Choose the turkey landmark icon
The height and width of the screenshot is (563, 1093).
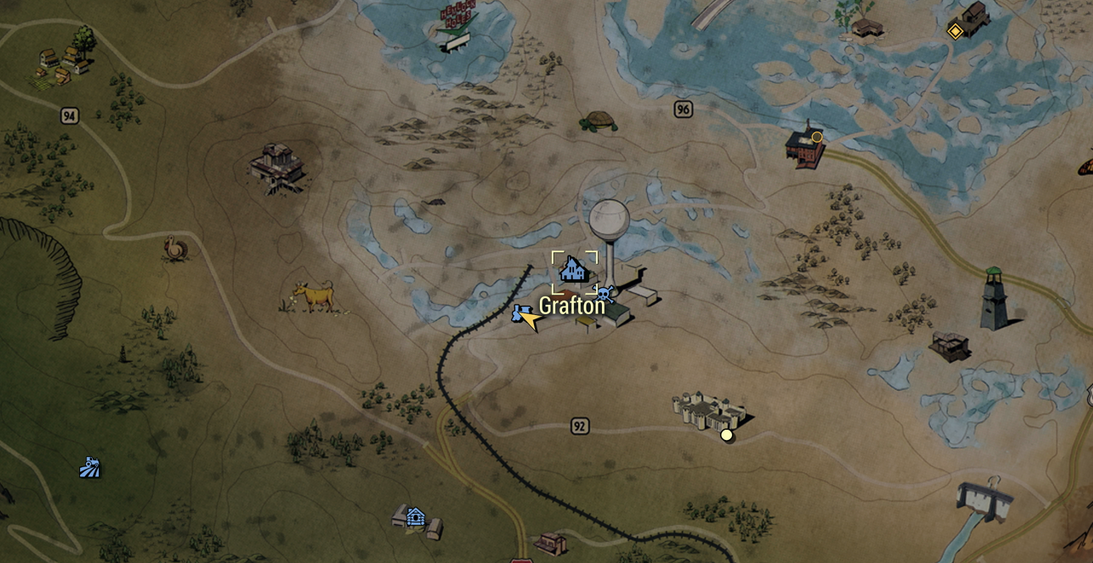coord(175,248)
